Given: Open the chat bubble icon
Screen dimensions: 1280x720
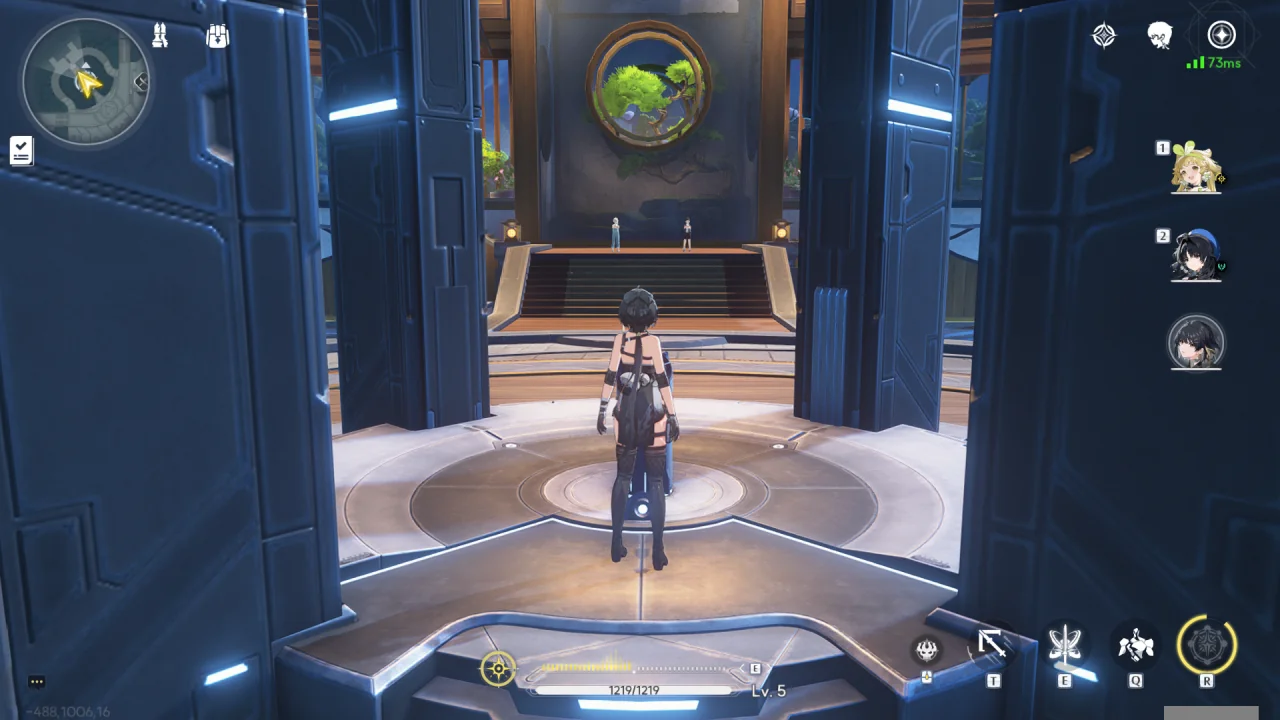Looking at the screenshot, I should (37, 682).
